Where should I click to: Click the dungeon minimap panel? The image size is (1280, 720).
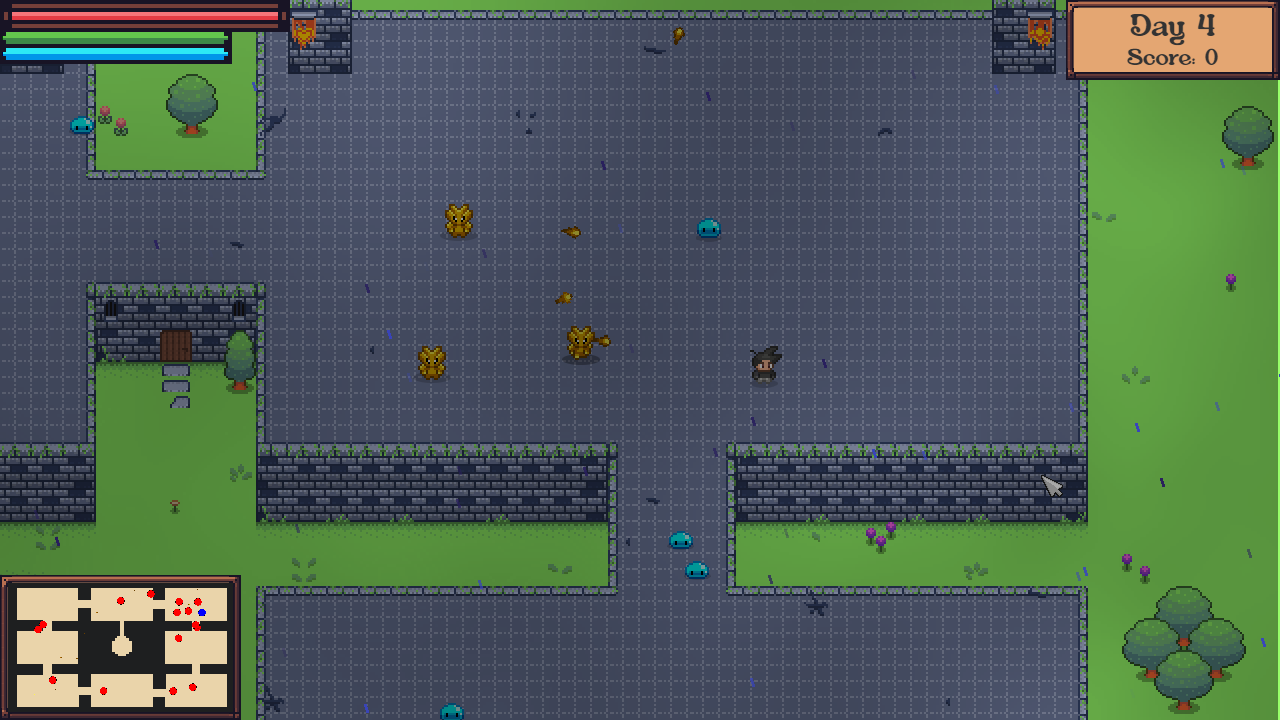[x=121, y=647]
